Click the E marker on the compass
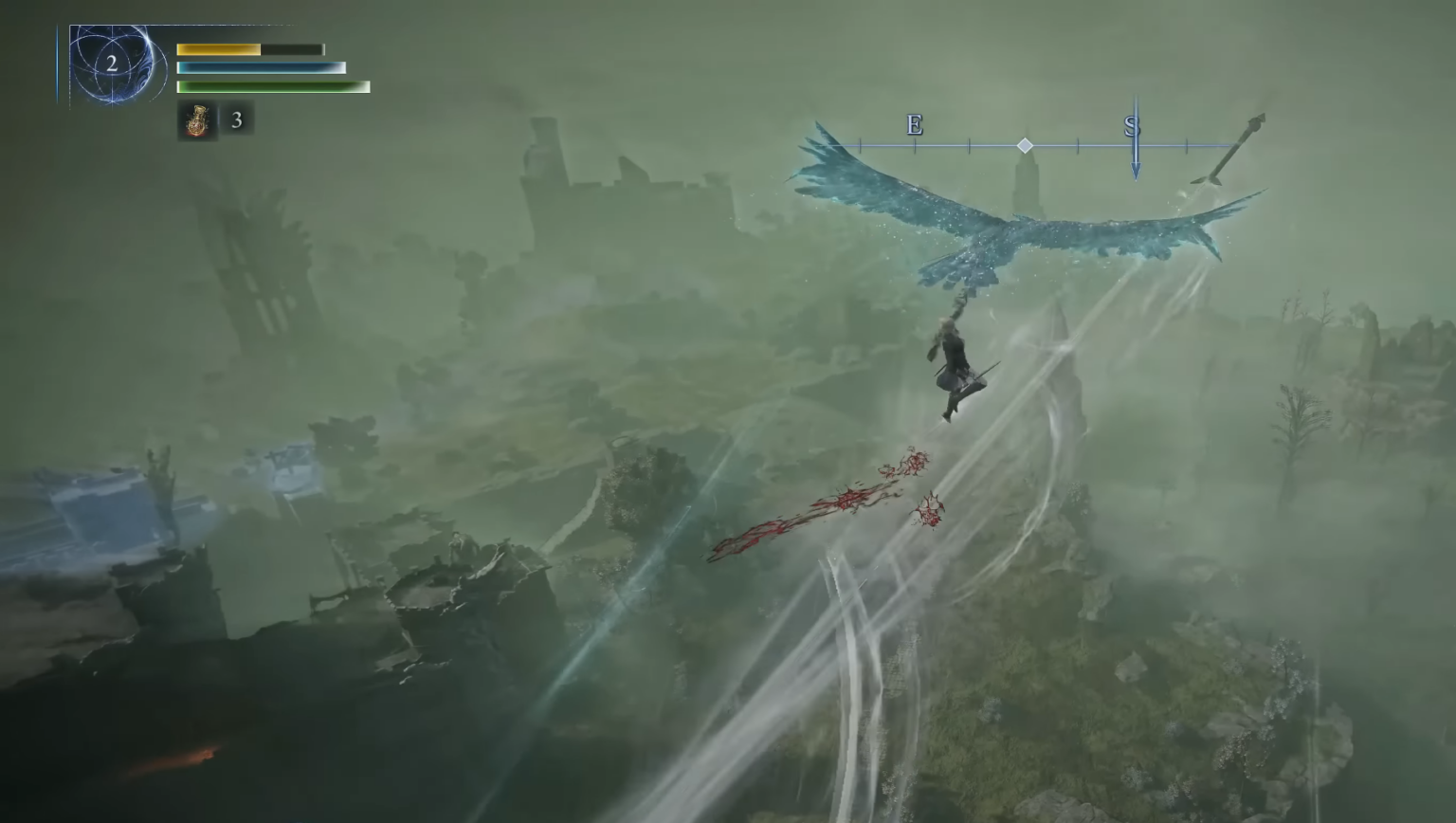Viewport: 1456px width, 823px height. click(x=913, y=125)
